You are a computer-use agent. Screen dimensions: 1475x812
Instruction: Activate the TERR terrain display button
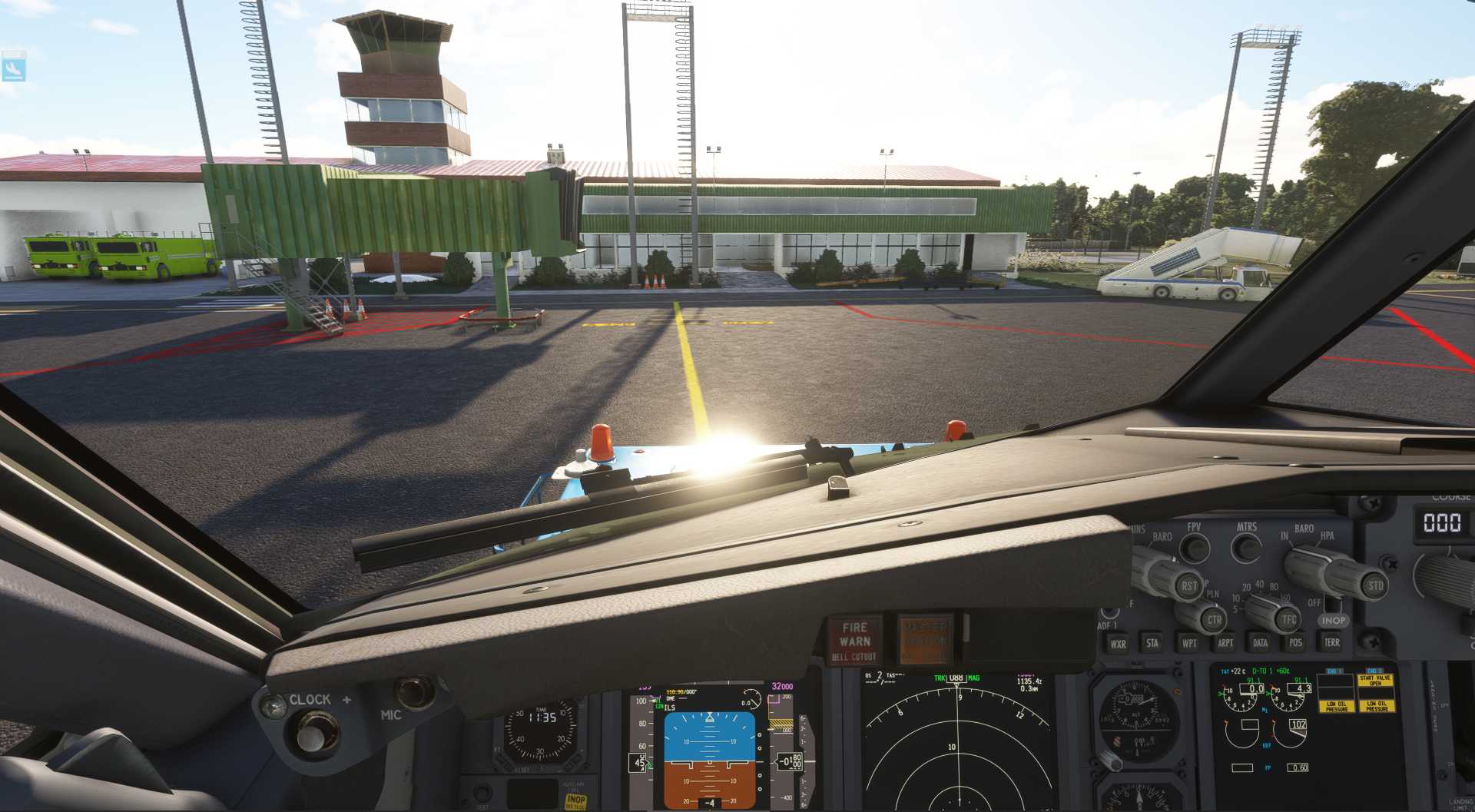pyautogui.click(x=1332, y=642)
